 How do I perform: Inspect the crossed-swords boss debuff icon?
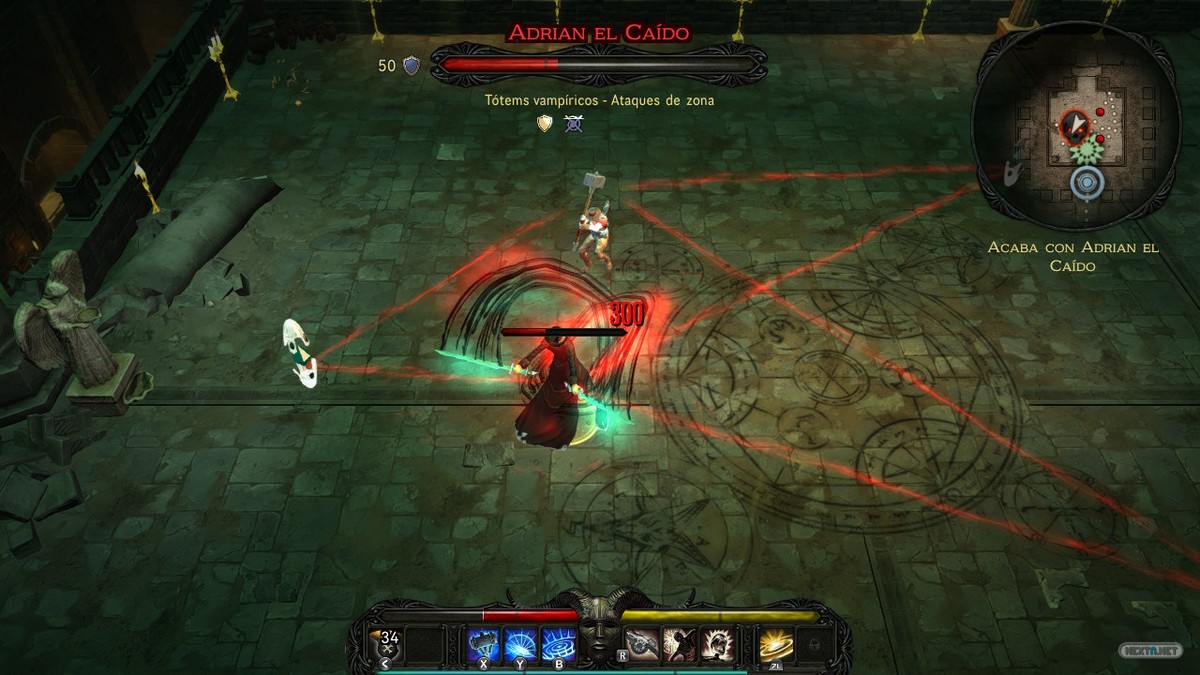point(573,123)
